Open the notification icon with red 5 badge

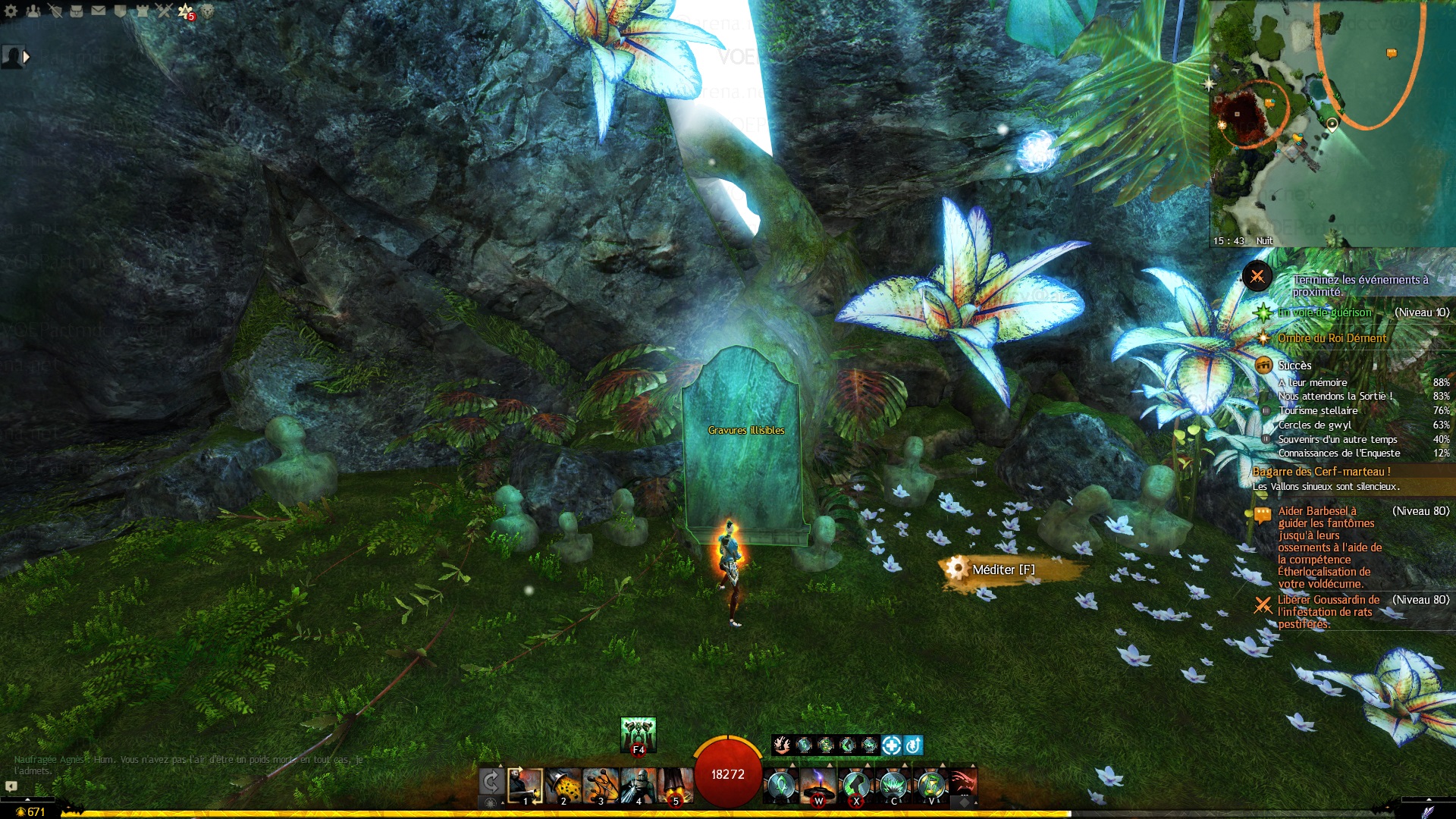186,11
